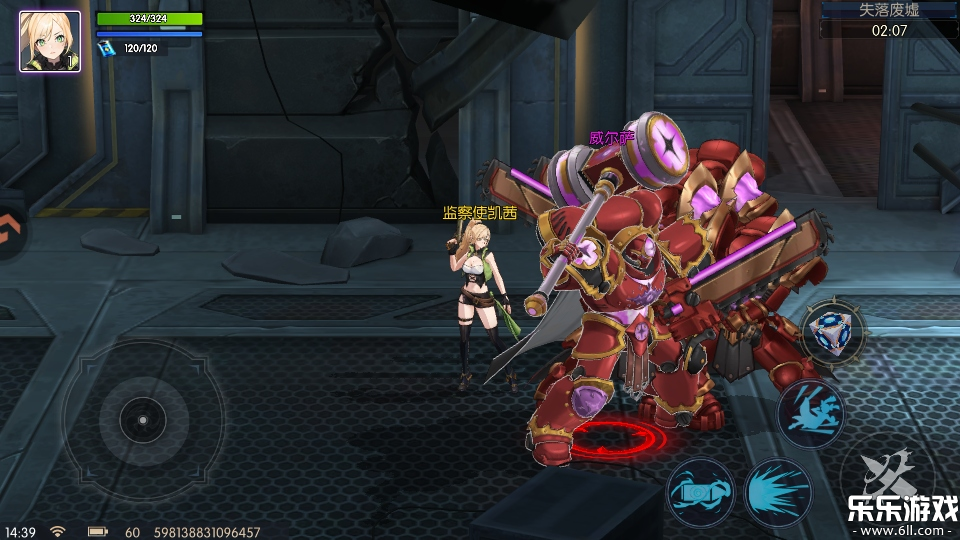Tap the orange arrow button at left edge

[10, 231]
